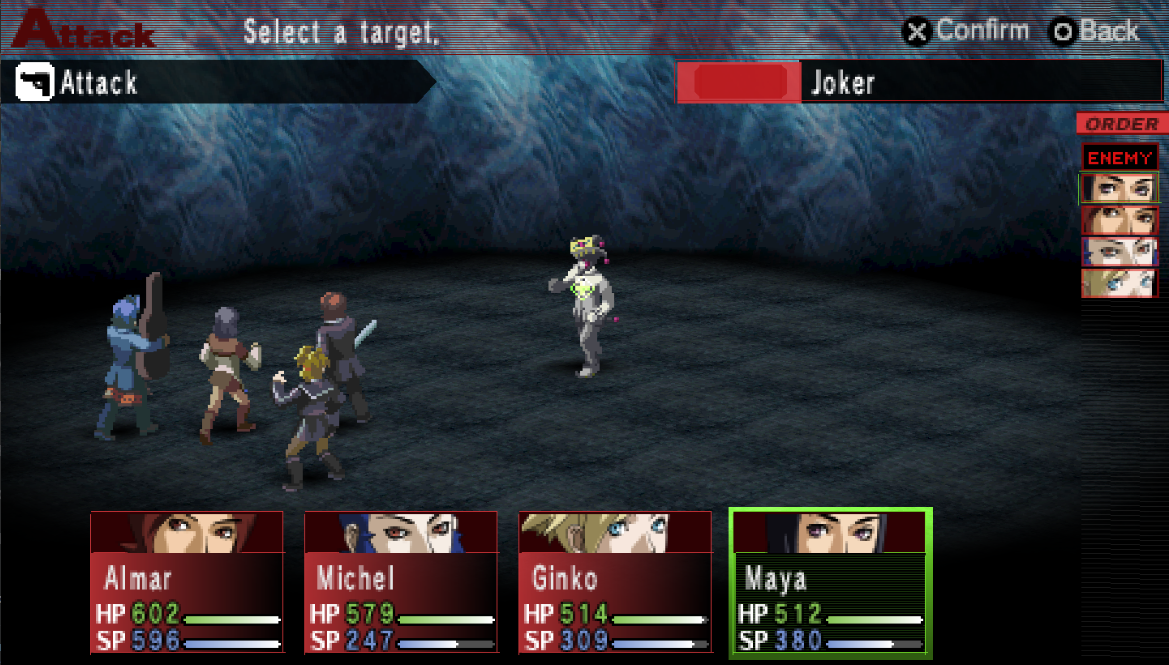Pick Michel's party status card
Image resolution: width=1169 pixels, height=665 pixels.
click(x=401, y=583)
